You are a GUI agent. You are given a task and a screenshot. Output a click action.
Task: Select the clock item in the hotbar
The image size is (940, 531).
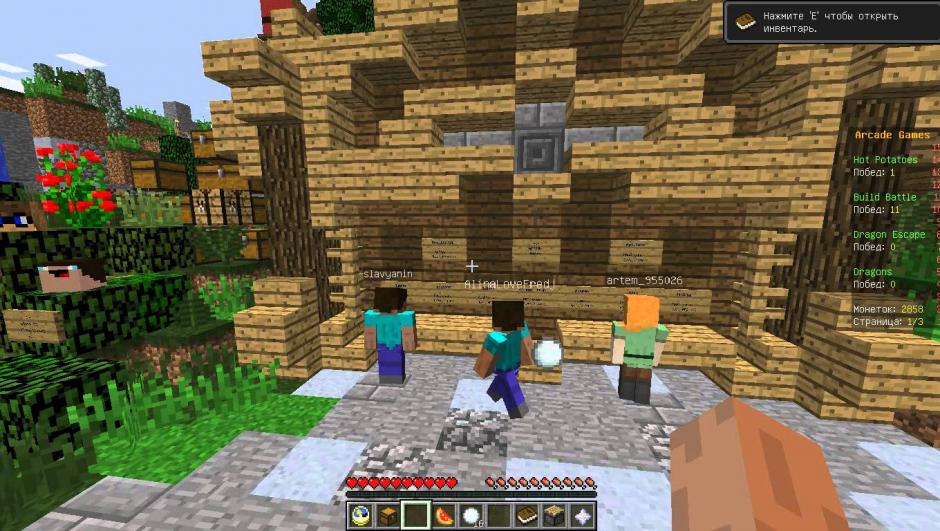click(361, 515)
